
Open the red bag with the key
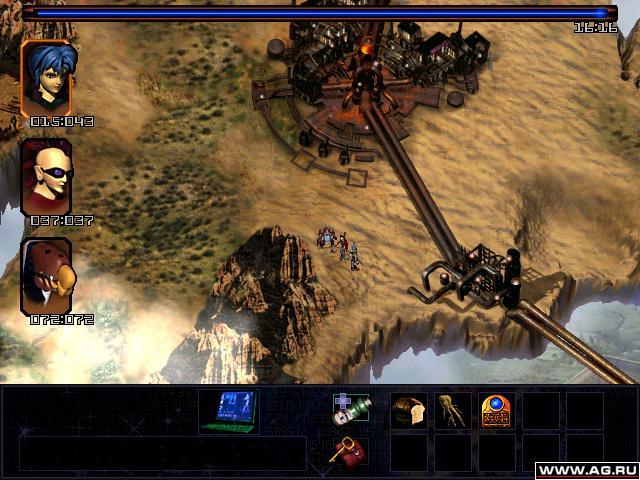(349, 451)
